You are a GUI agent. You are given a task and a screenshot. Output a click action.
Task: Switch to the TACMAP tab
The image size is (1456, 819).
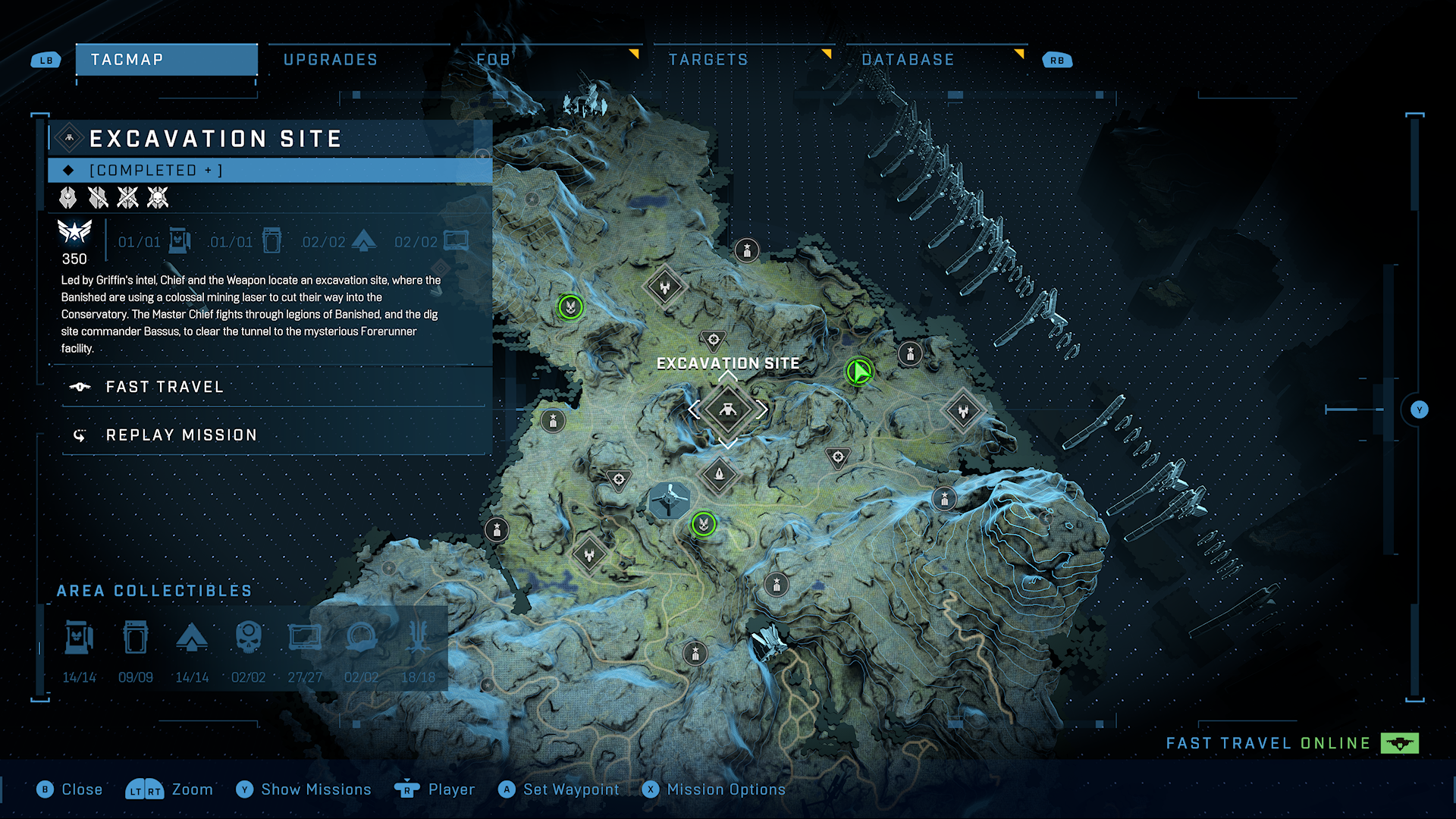coord(166,60)
